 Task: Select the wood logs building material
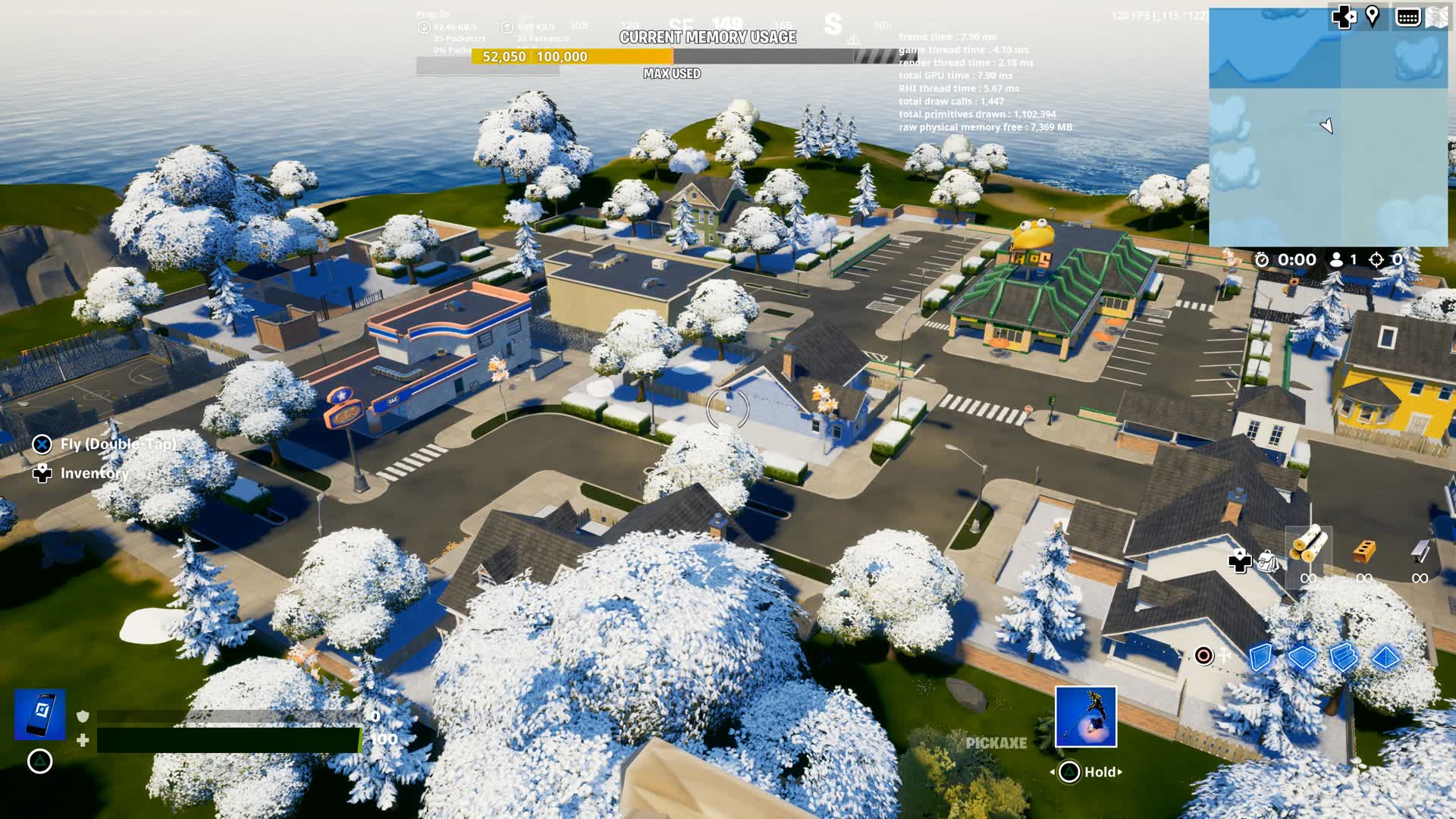coord(1308,544)
